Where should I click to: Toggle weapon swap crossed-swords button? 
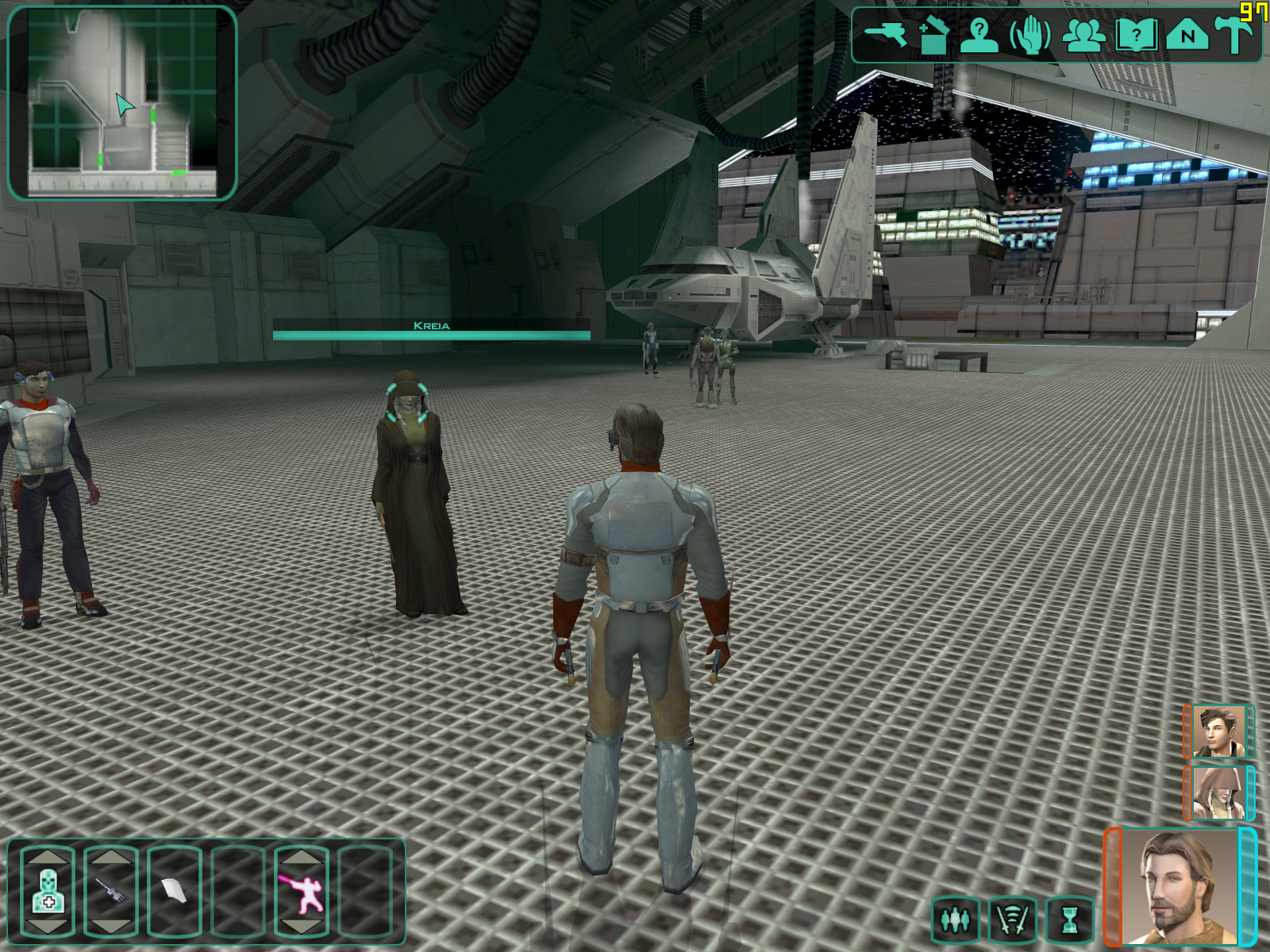tap(1013, 919)
